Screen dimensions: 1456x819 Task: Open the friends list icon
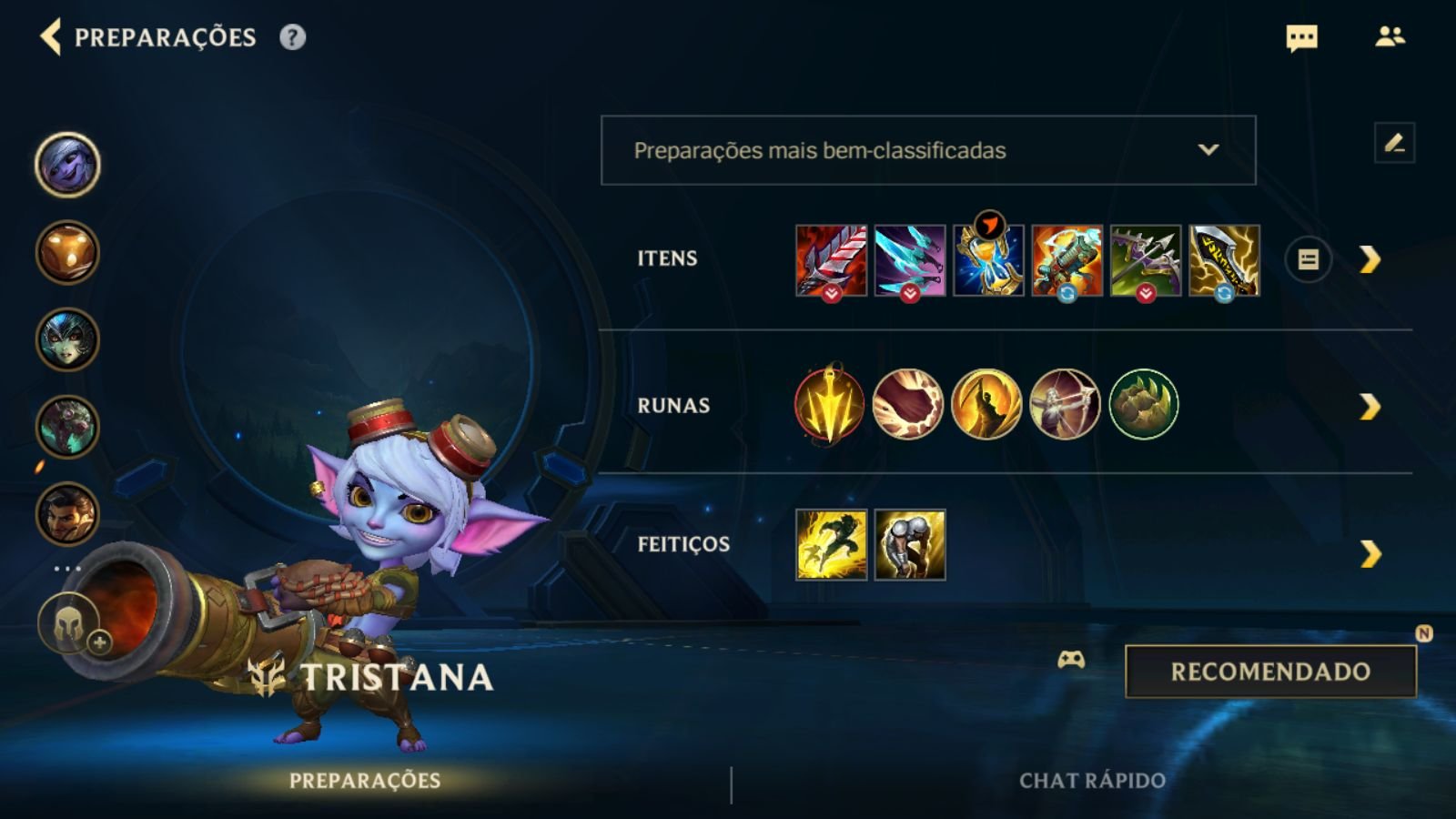tap(1390, 37)
